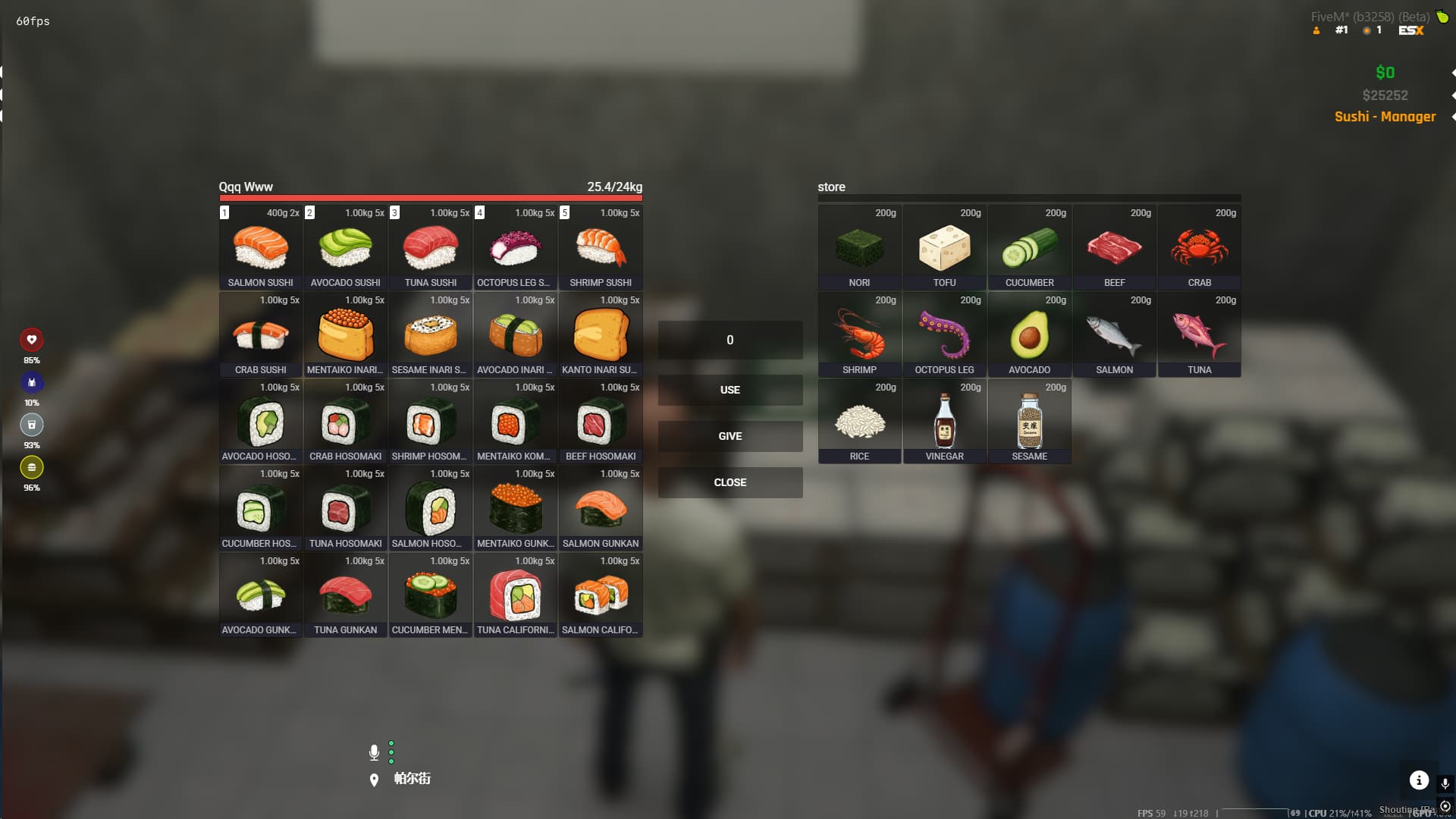The width and height of the screenshot is (1456, 819).
Task: Click the hunger status icon showing 10%
Action: 31,383
